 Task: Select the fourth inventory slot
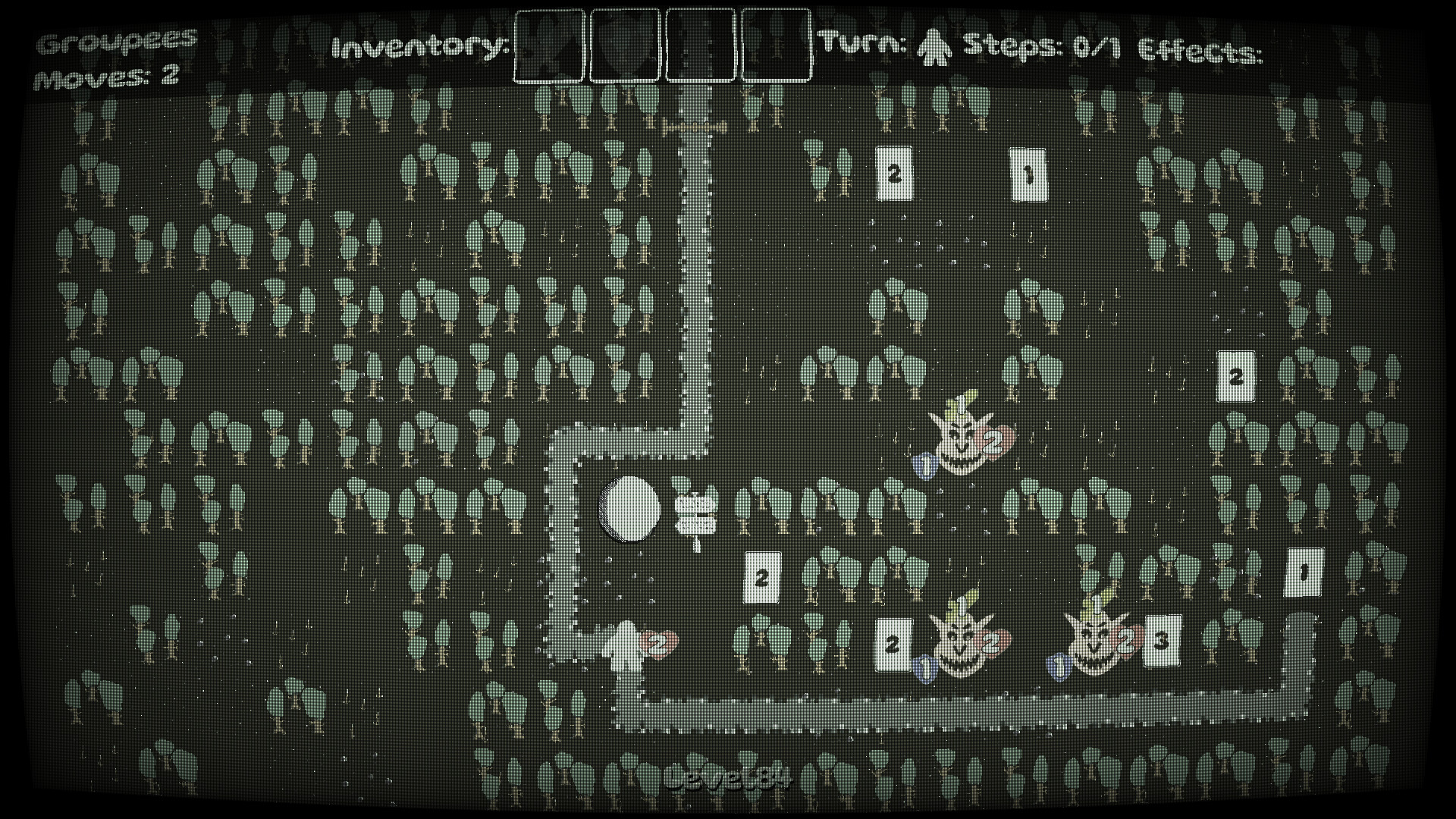coord(775,47)
